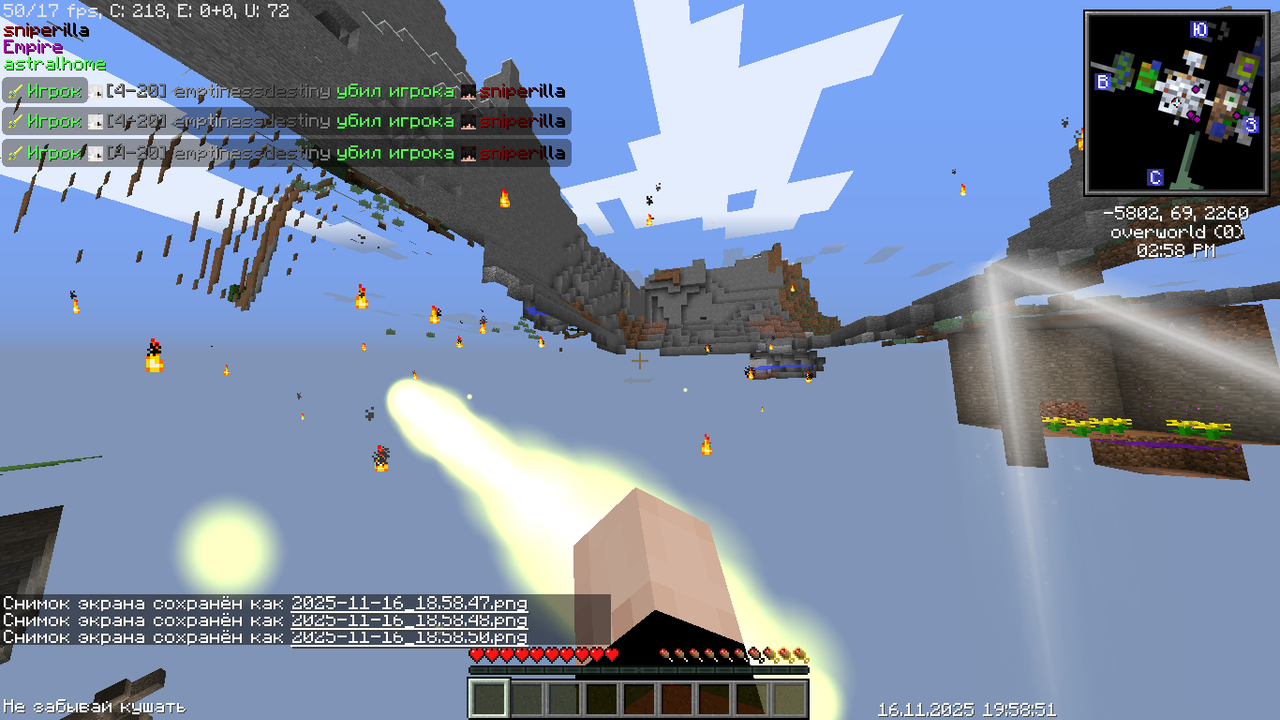Click the С direction marker on the minimap

(1155, 176)
